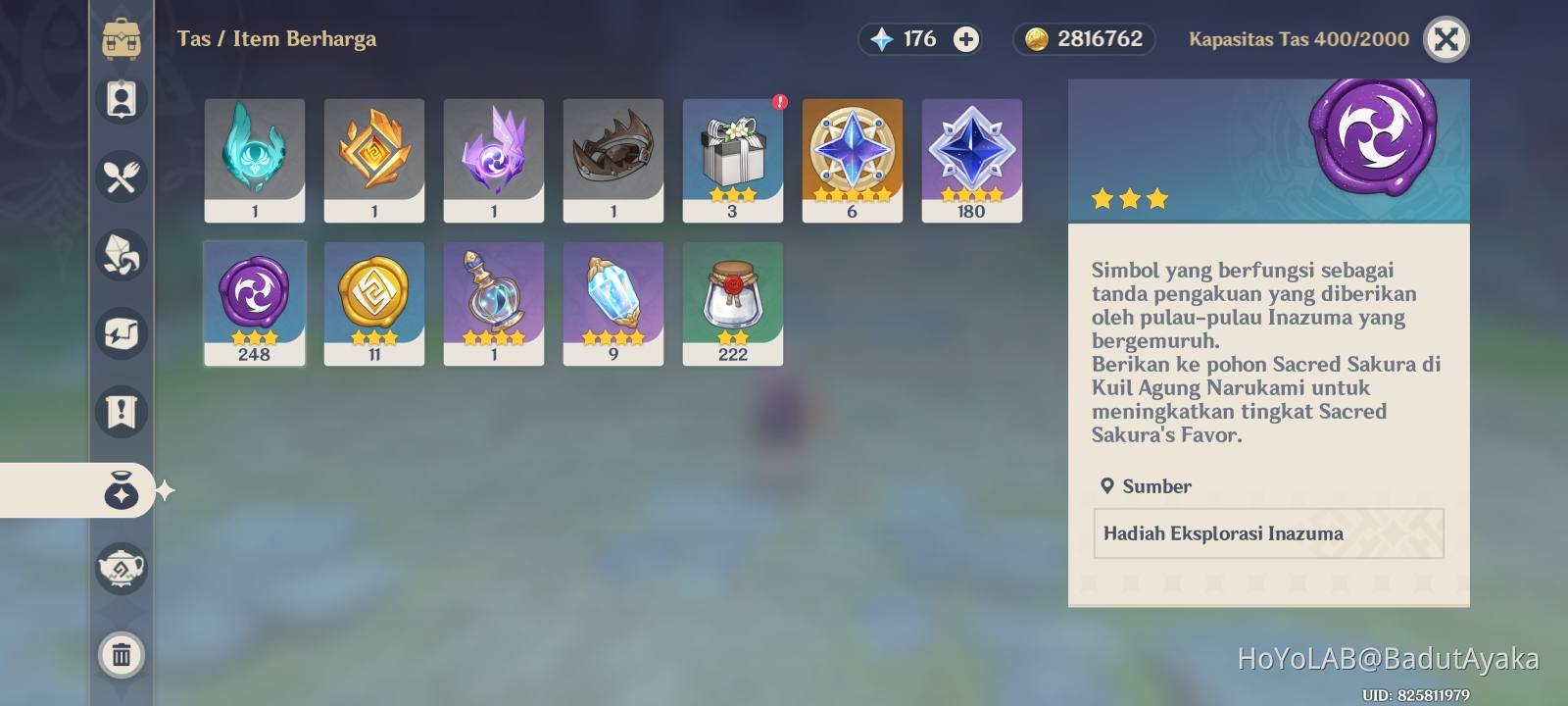The height and width of the screenshot is (706, 1568).
Task: Select the Electro Sigil stack of 248
Action: [254, 302]
